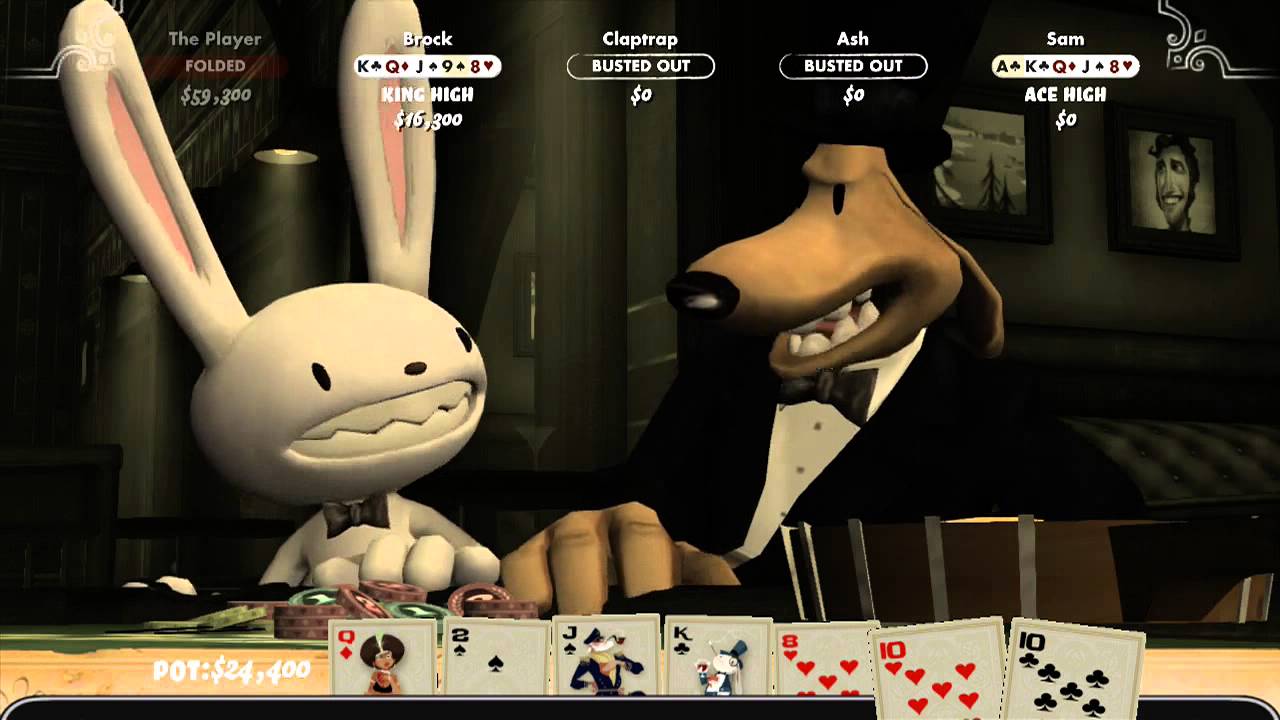
Task: Select Ash's busted out panel
Action: (853, 66)
